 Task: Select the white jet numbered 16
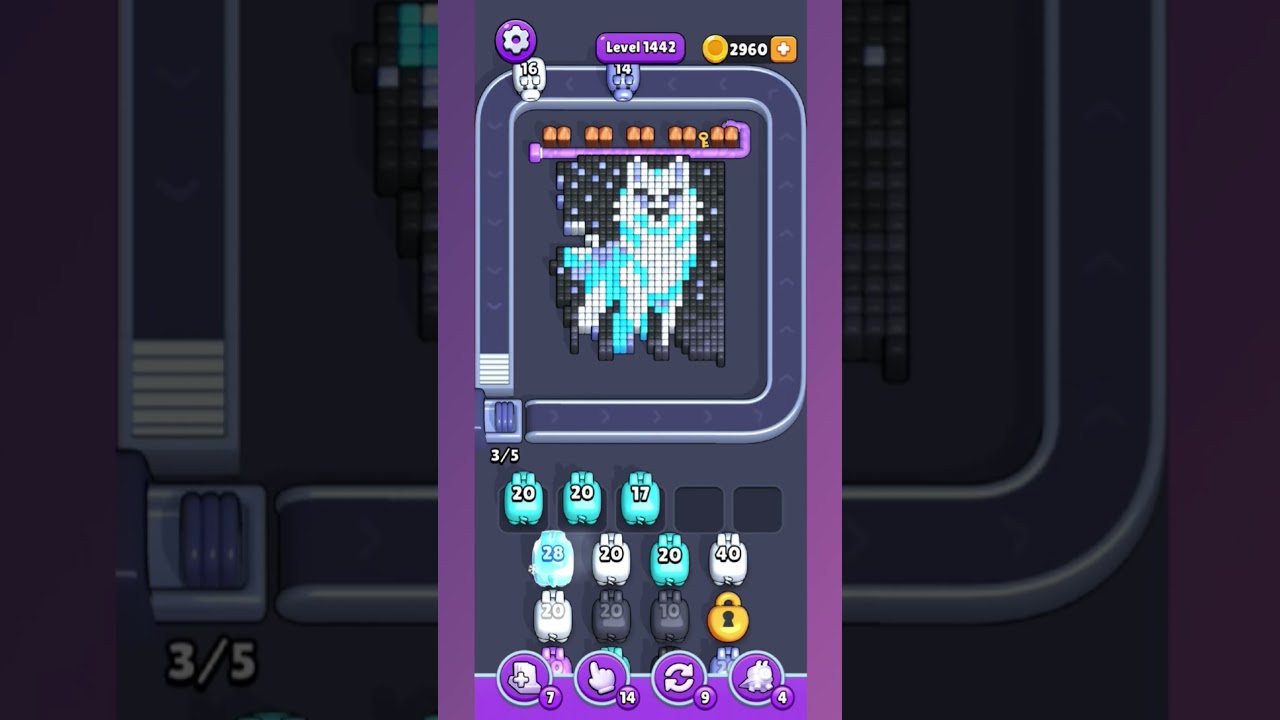click(x=528, y=78)
